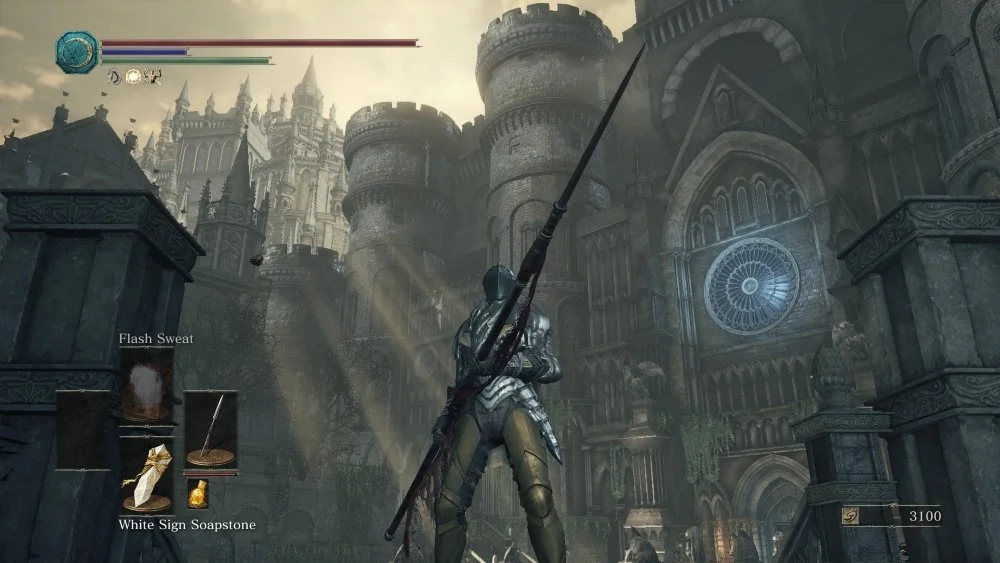Click the glowing round status effect icon
This screenshot has height=563, width=1000.
click(134, 76)
